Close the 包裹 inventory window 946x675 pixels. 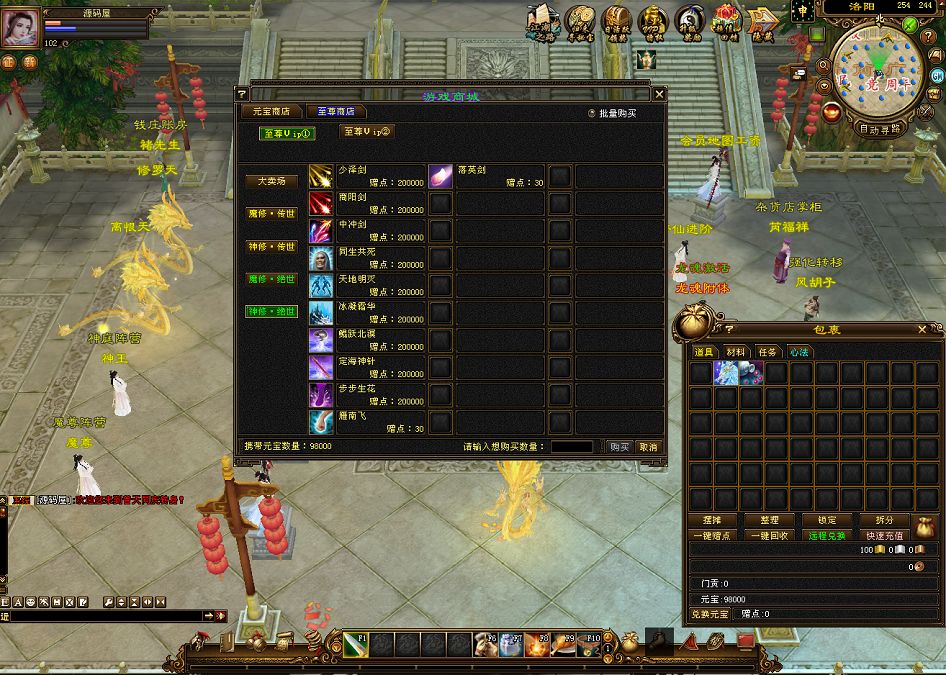922,329
